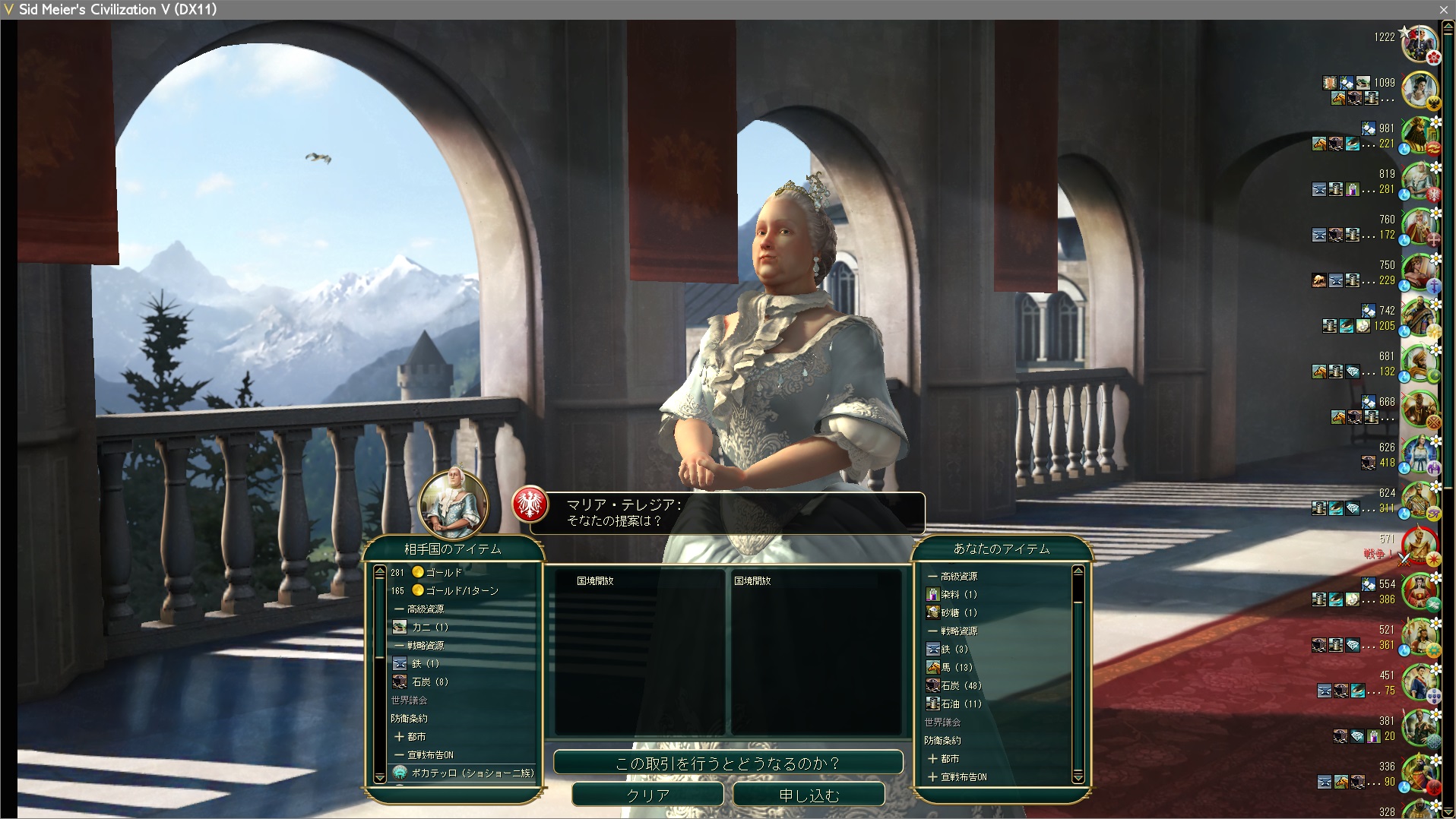Close the Civilization V window

tap(1443, 9)
